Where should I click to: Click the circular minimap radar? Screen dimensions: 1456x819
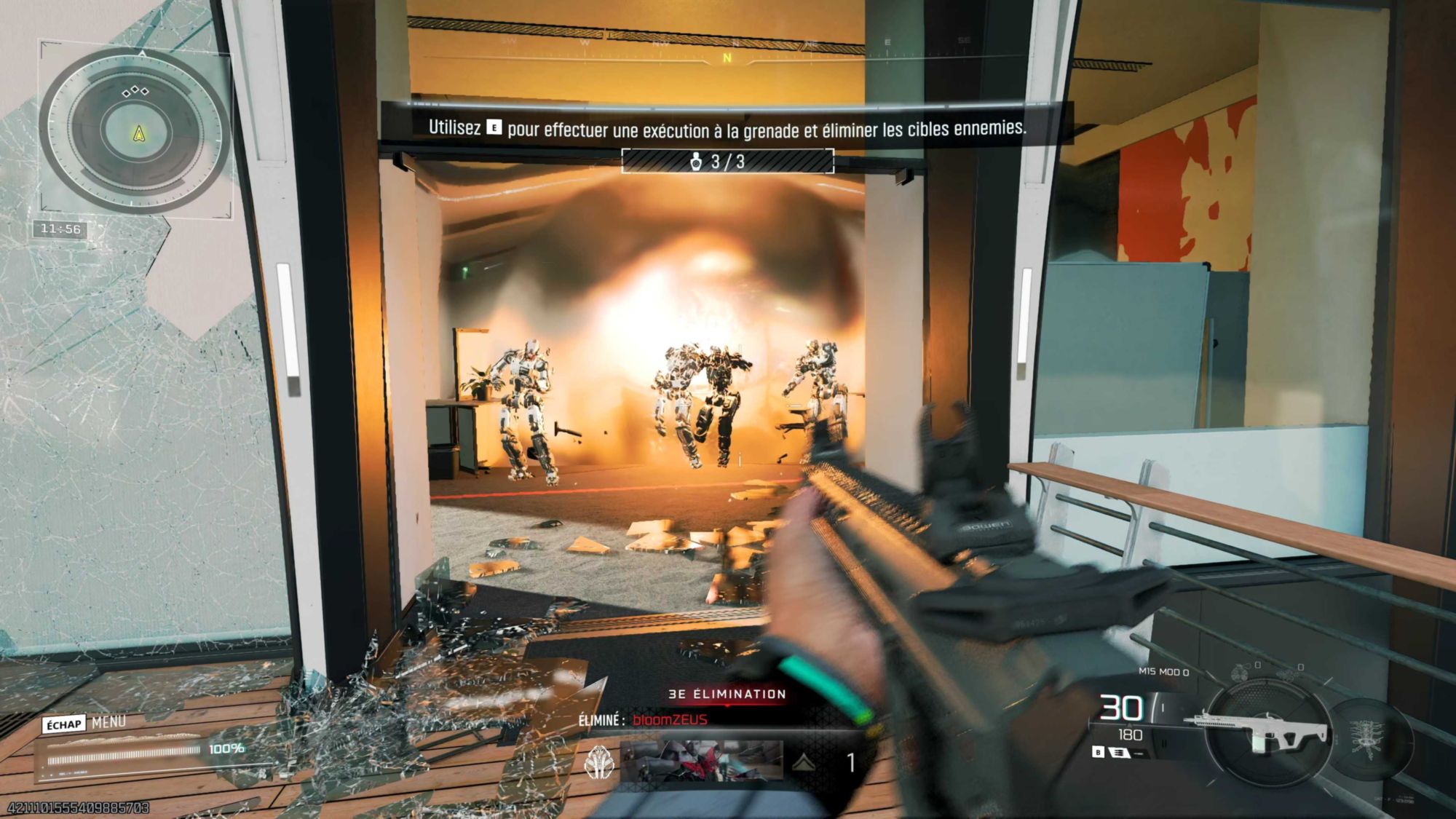pos(137,132)
